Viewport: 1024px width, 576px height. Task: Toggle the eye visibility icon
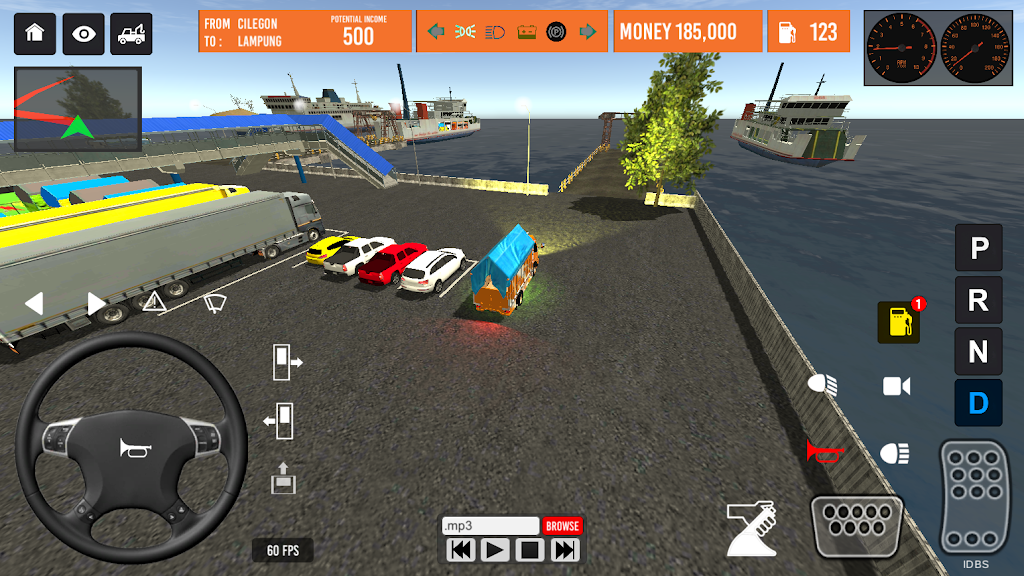click(x=84, y=34)
